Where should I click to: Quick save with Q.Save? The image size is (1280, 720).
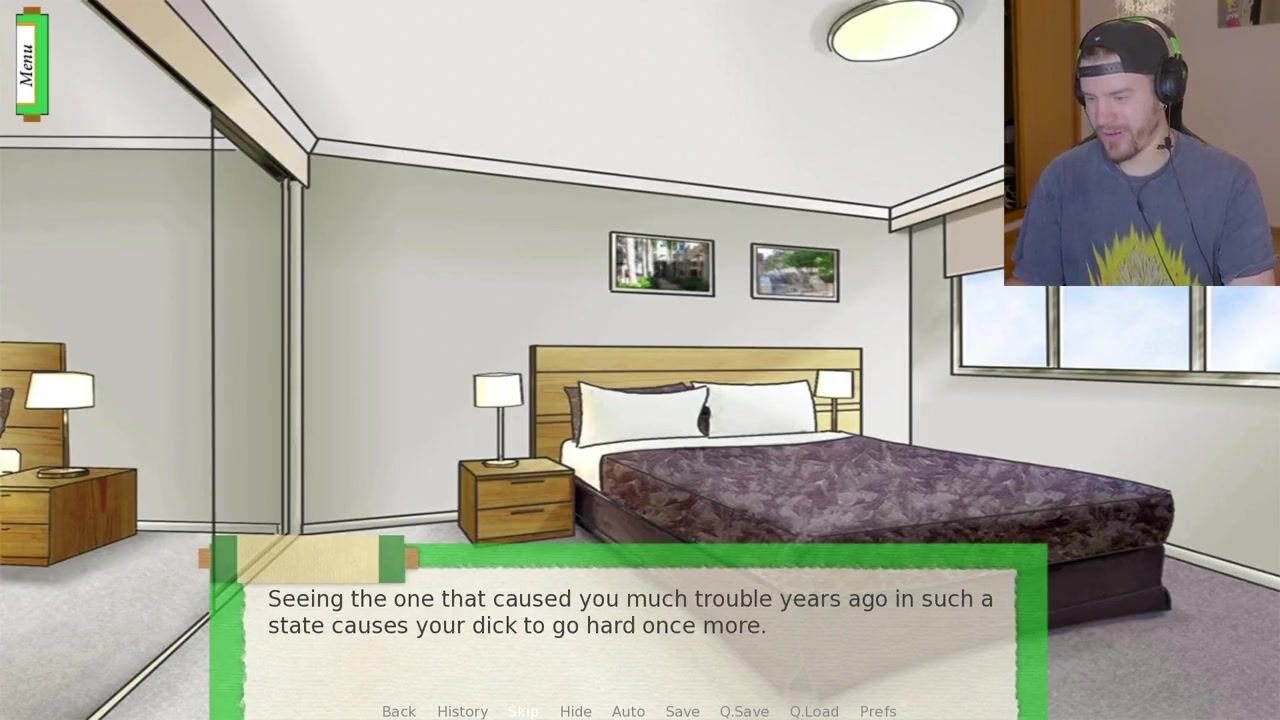(744, 711)
